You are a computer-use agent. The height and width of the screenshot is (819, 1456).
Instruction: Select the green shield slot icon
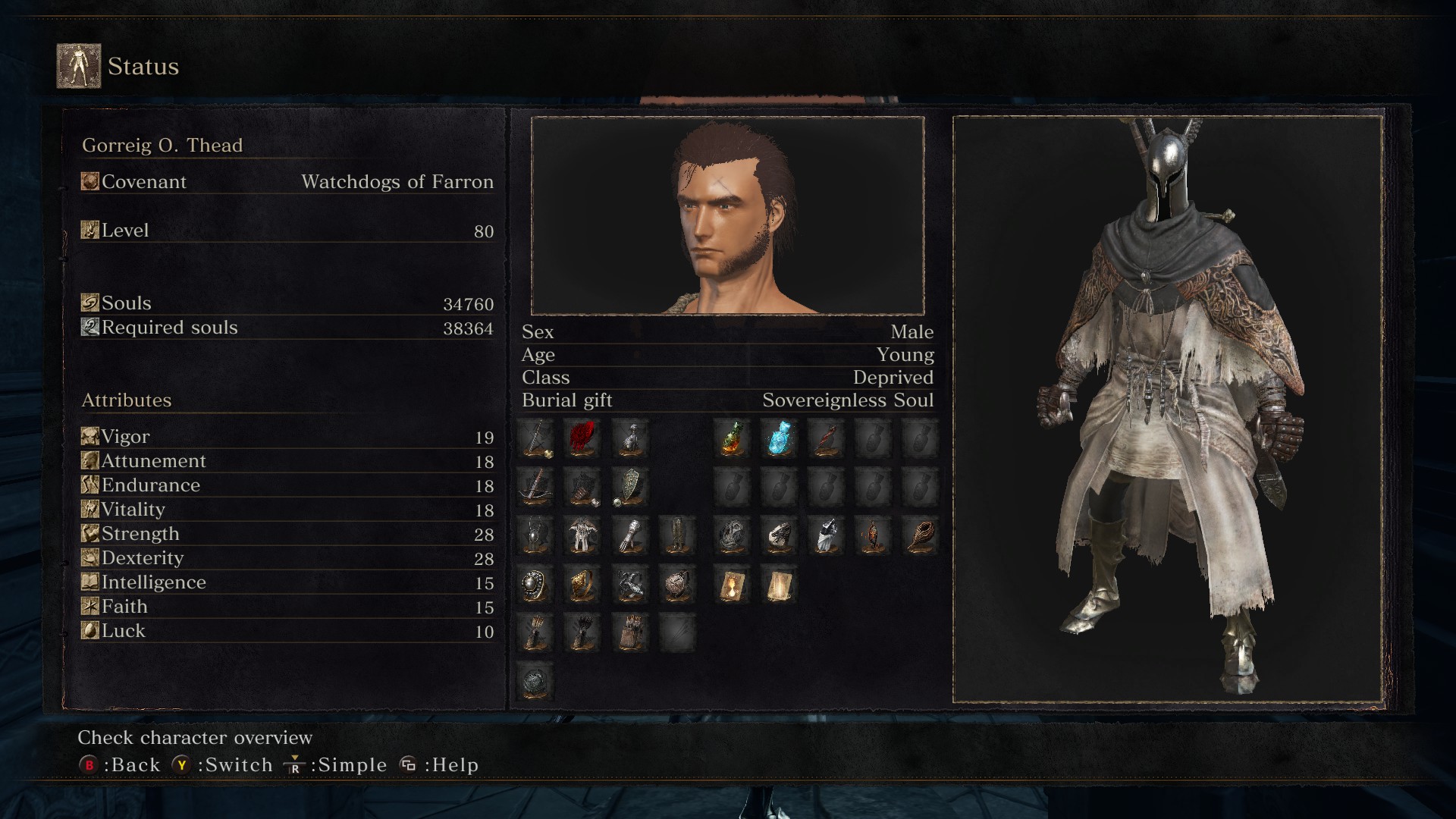pos(630,488)
